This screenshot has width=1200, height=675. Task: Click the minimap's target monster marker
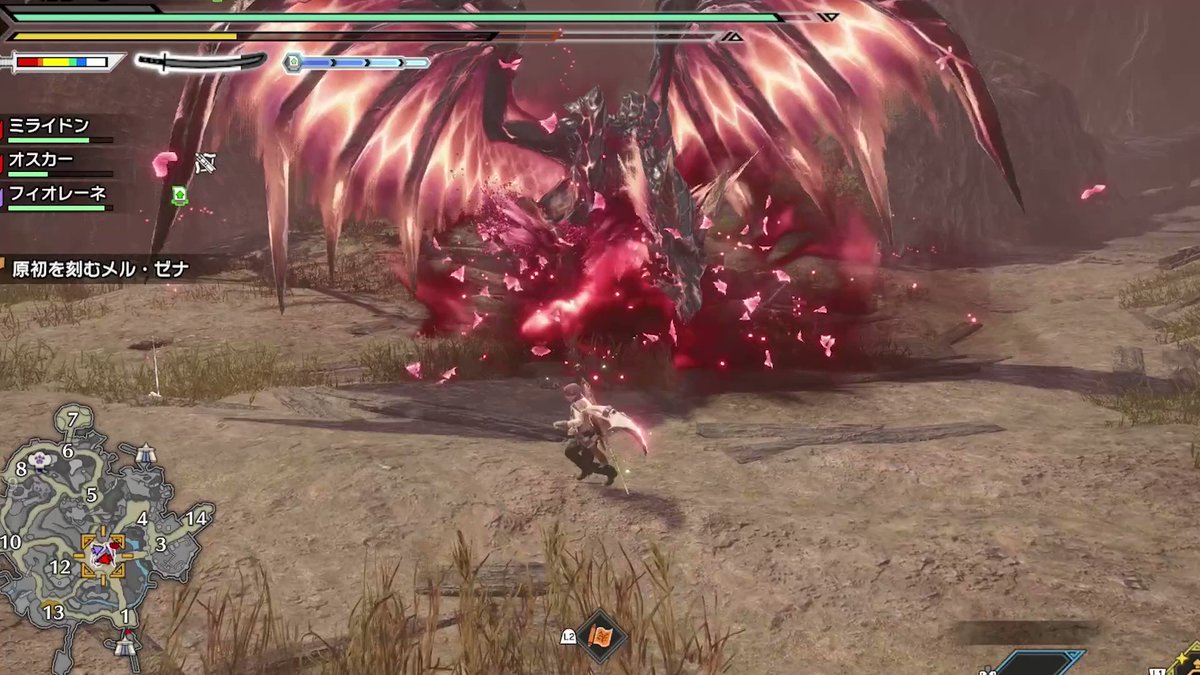(x=103, y=556)
